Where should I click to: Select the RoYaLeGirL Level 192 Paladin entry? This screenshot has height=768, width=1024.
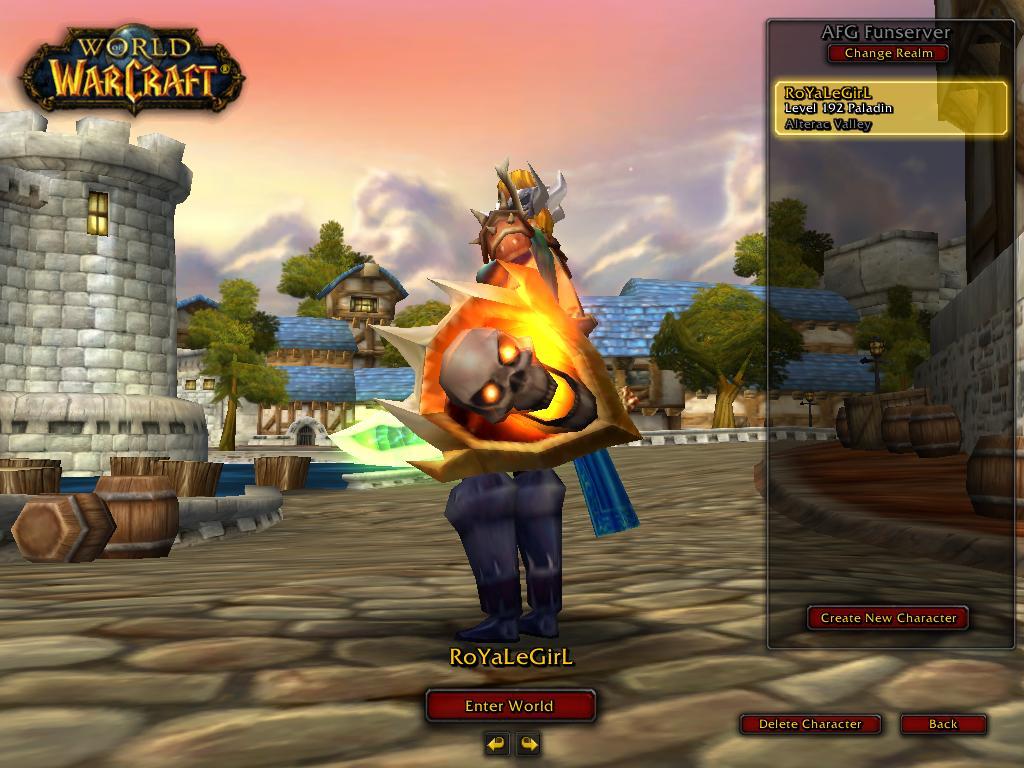click(x=890, y=108)
